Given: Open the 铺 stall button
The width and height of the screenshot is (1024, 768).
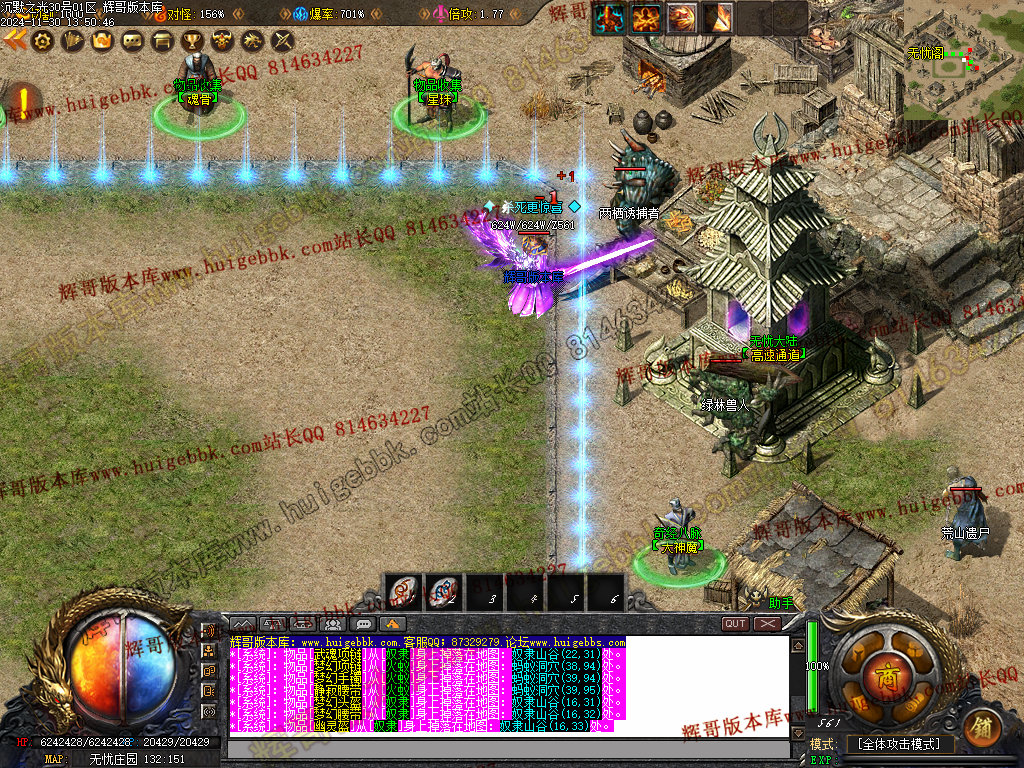Looking at the screenshot, I should [x=982, y=726].
